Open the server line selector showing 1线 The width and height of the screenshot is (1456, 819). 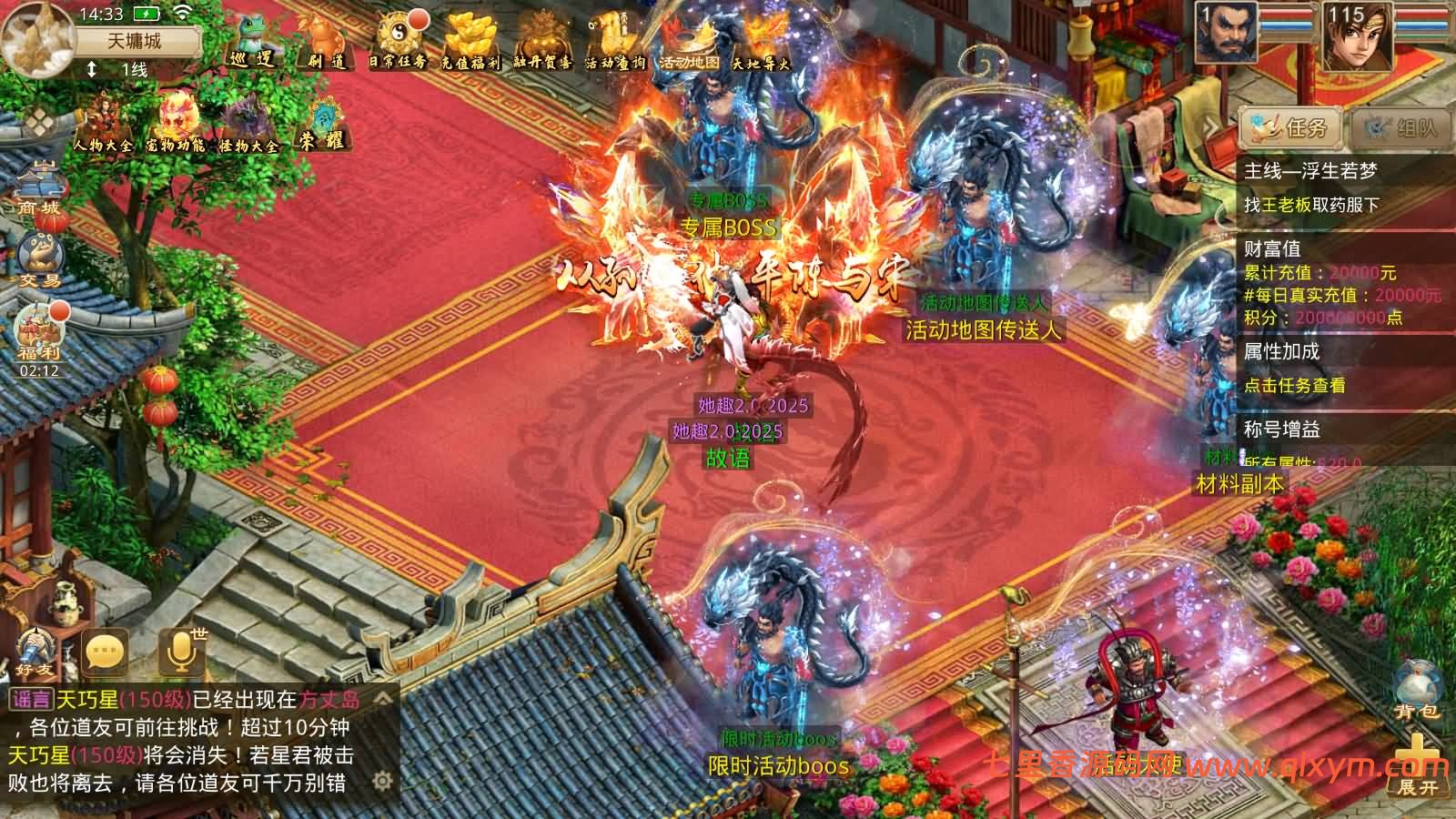pyautogui.click(x=118, y=70)
